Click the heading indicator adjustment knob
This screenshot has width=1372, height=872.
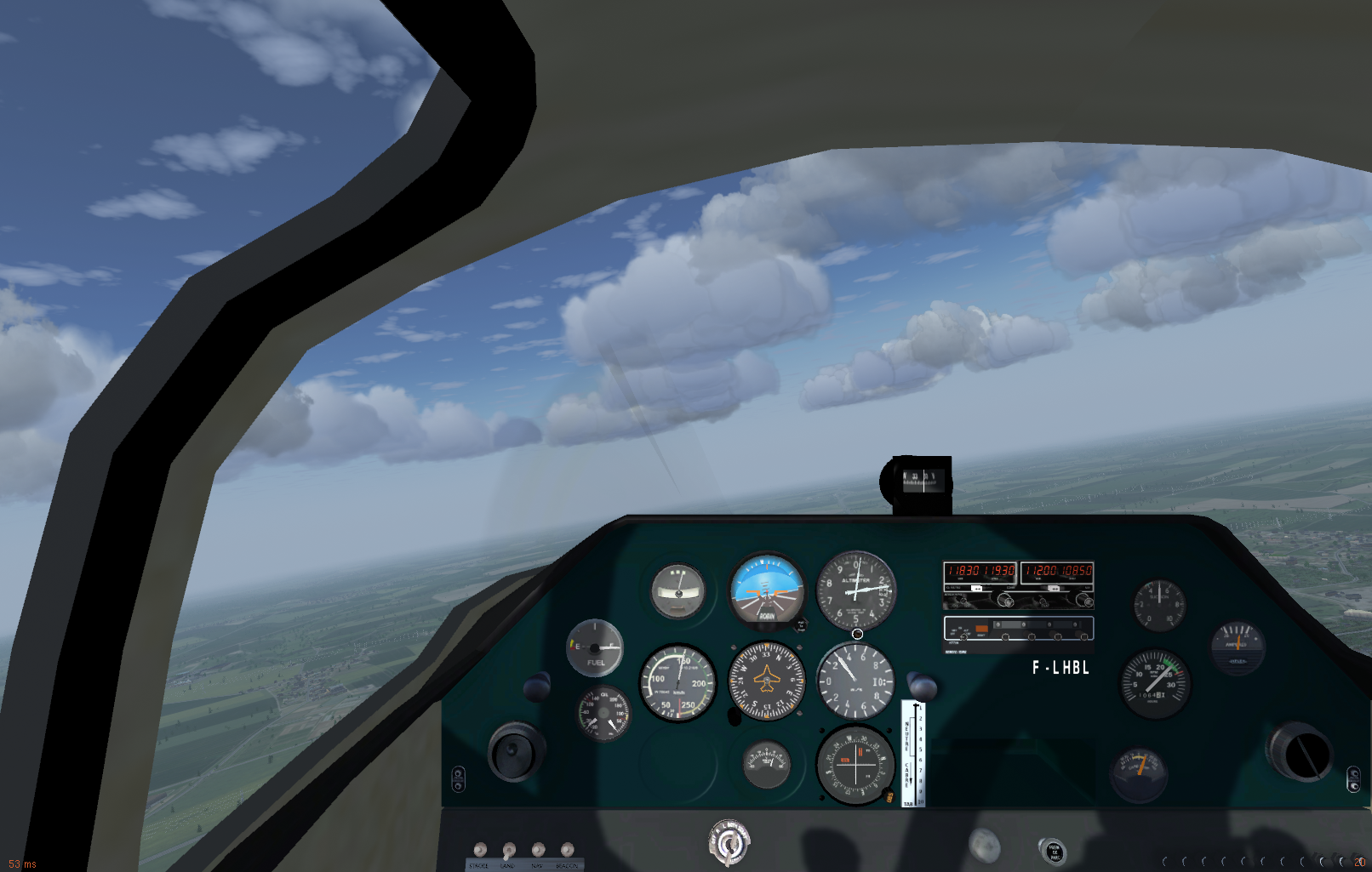[735, 717]
